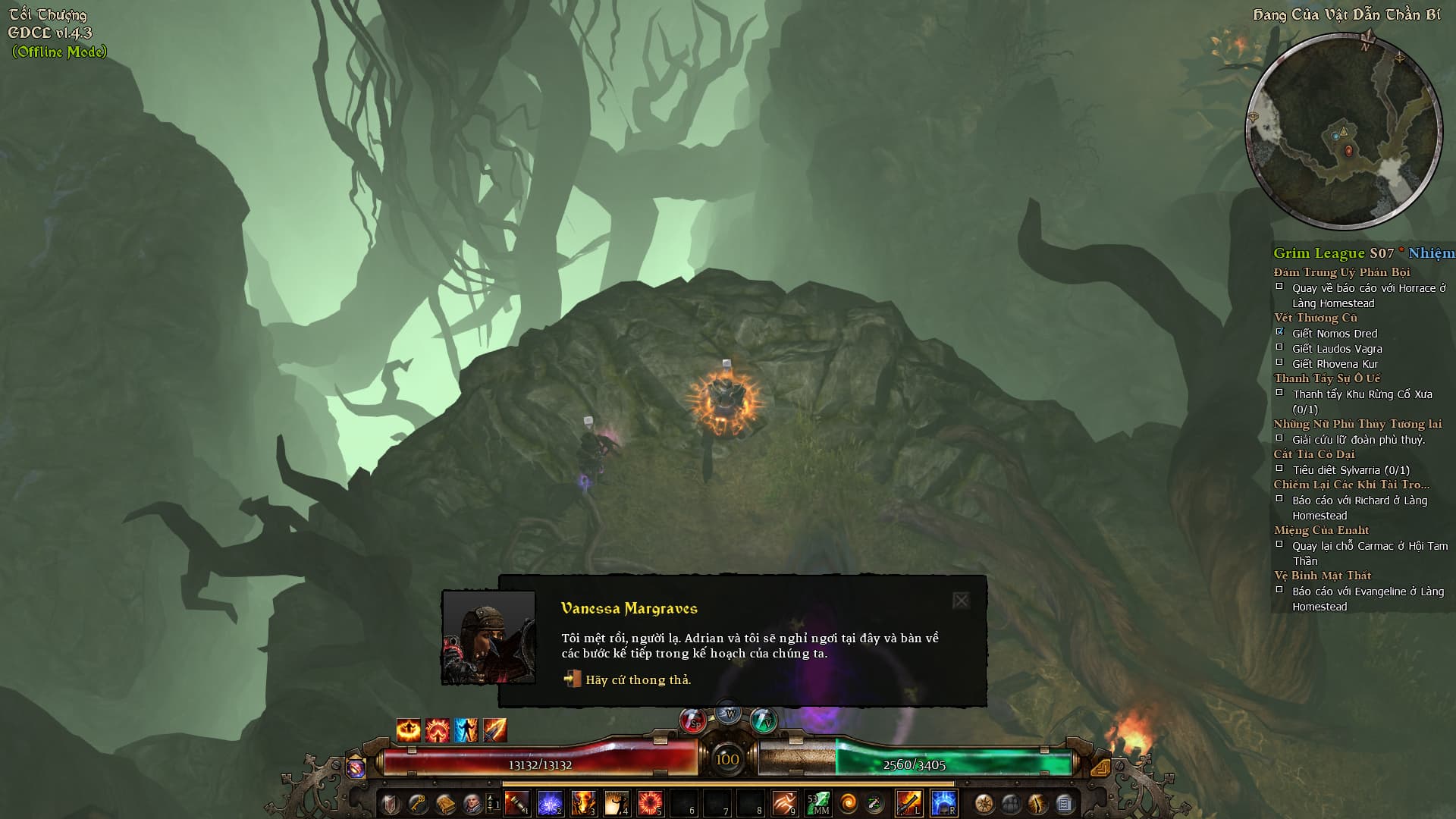
Task: Activate the red vortex skill in slot 5
Action: (x=650, y=802)
